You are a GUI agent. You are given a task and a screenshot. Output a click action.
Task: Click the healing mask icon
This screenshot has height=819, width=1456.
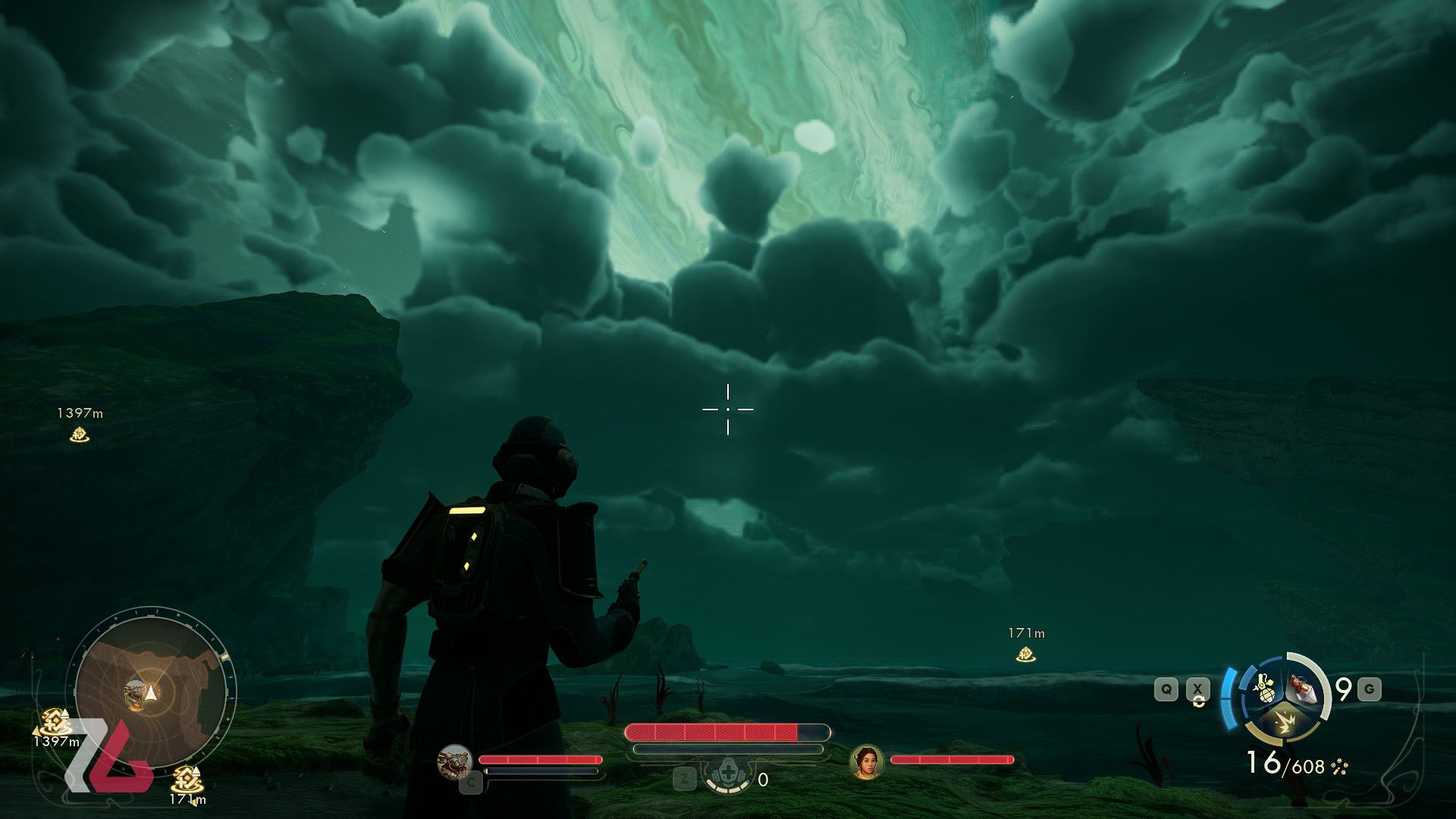click(x=728, y=774)
